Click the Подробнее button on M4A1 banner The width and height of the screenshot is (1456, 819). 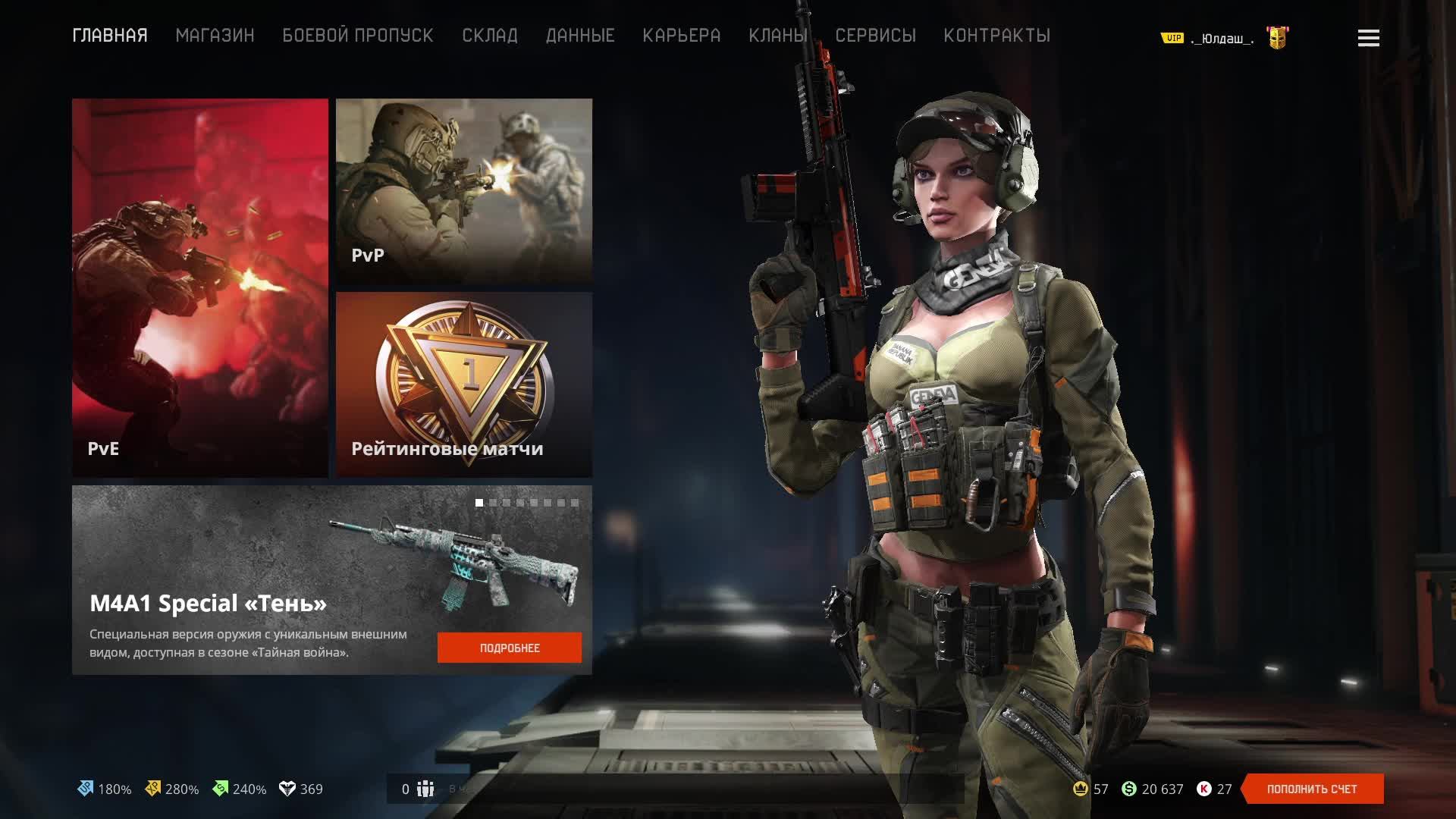510,648
